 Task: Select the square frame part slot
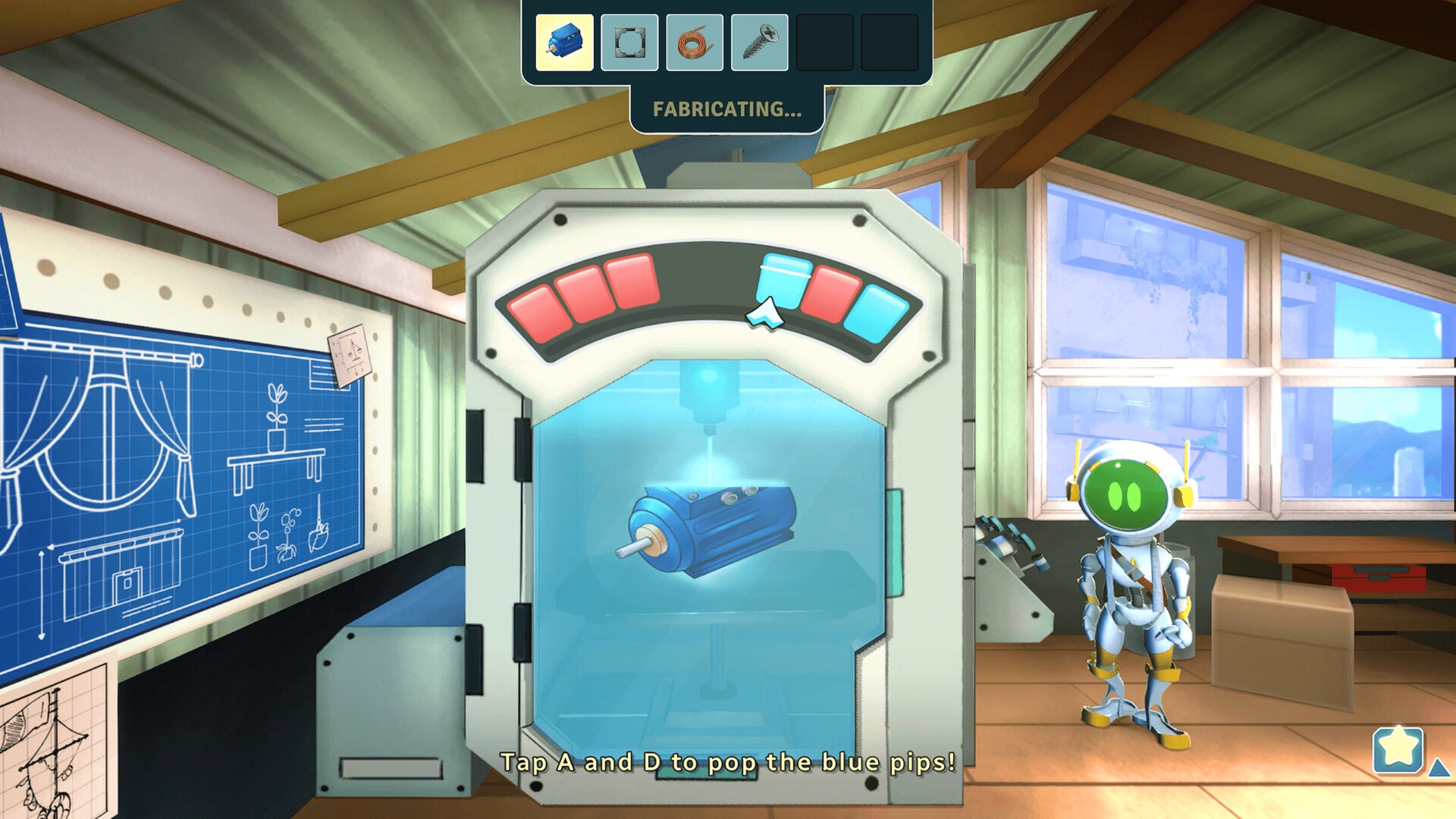pyautogui.click(x=629, y=42)
